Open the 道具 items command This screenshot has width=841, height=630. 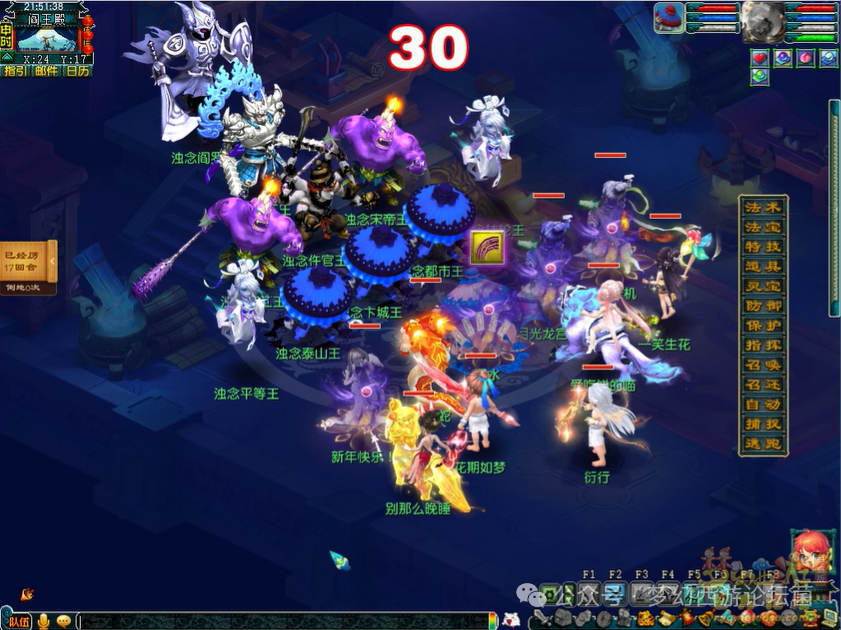tap(763, 266)
